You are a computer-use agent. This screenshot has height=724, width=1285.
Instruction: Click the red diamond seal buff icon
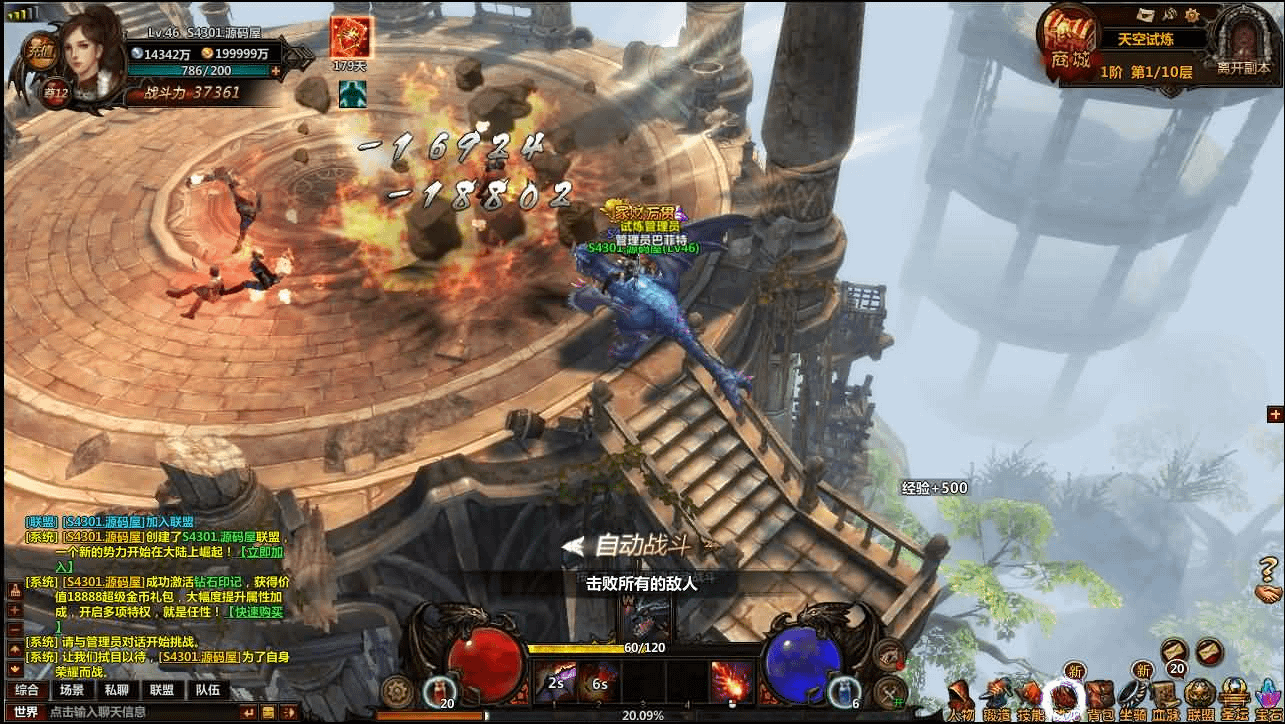350,38
